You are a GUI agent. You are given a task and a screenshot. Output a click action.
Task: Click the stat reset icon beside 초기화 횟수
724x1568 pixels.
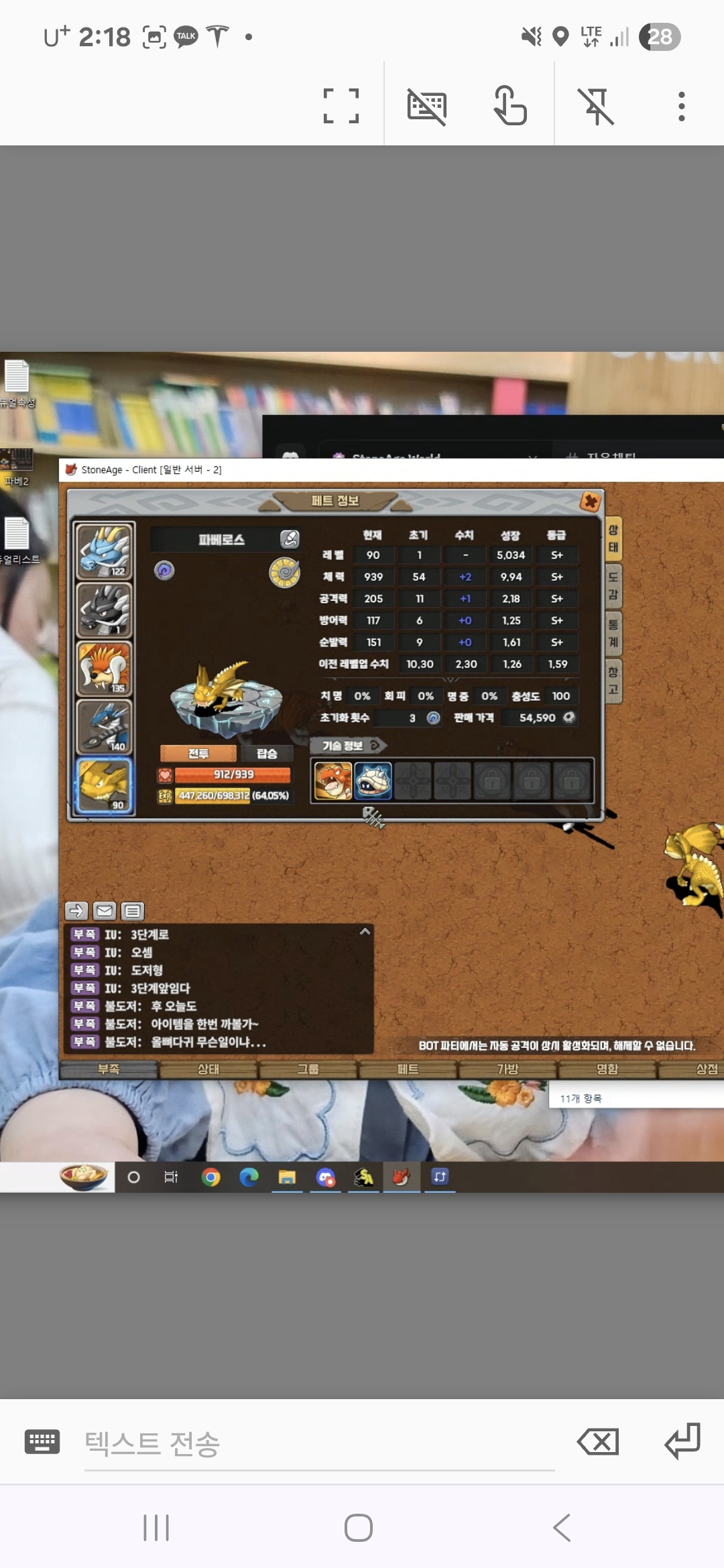(x=434, y=718)
